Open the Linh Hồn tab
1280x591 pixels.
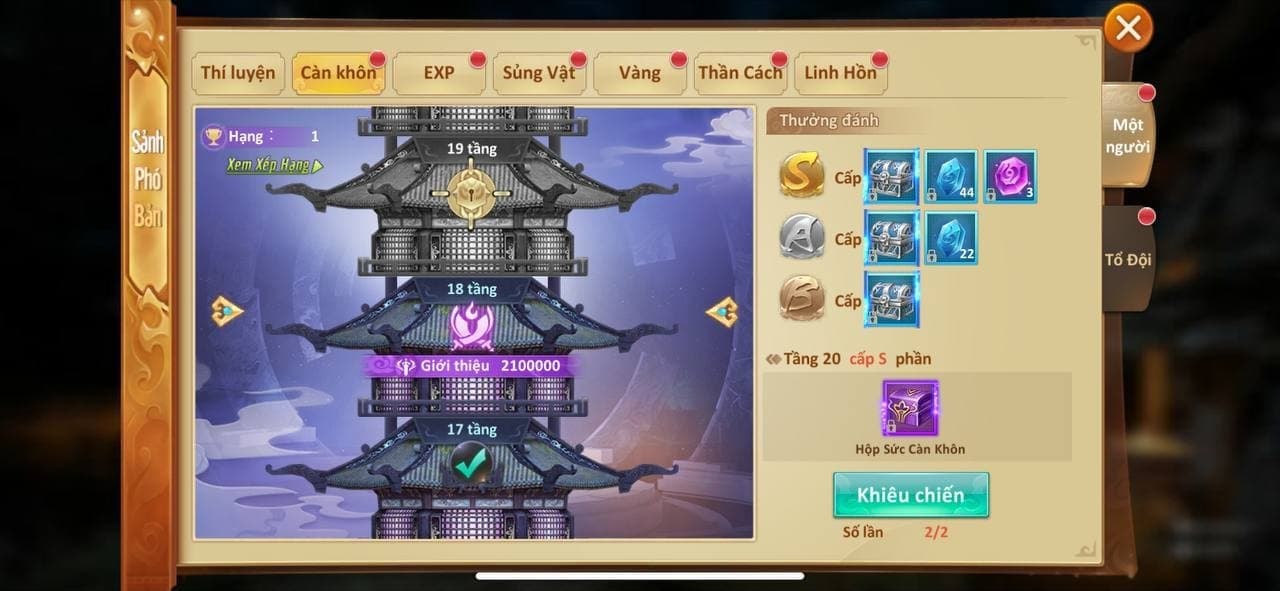[840, 73]
